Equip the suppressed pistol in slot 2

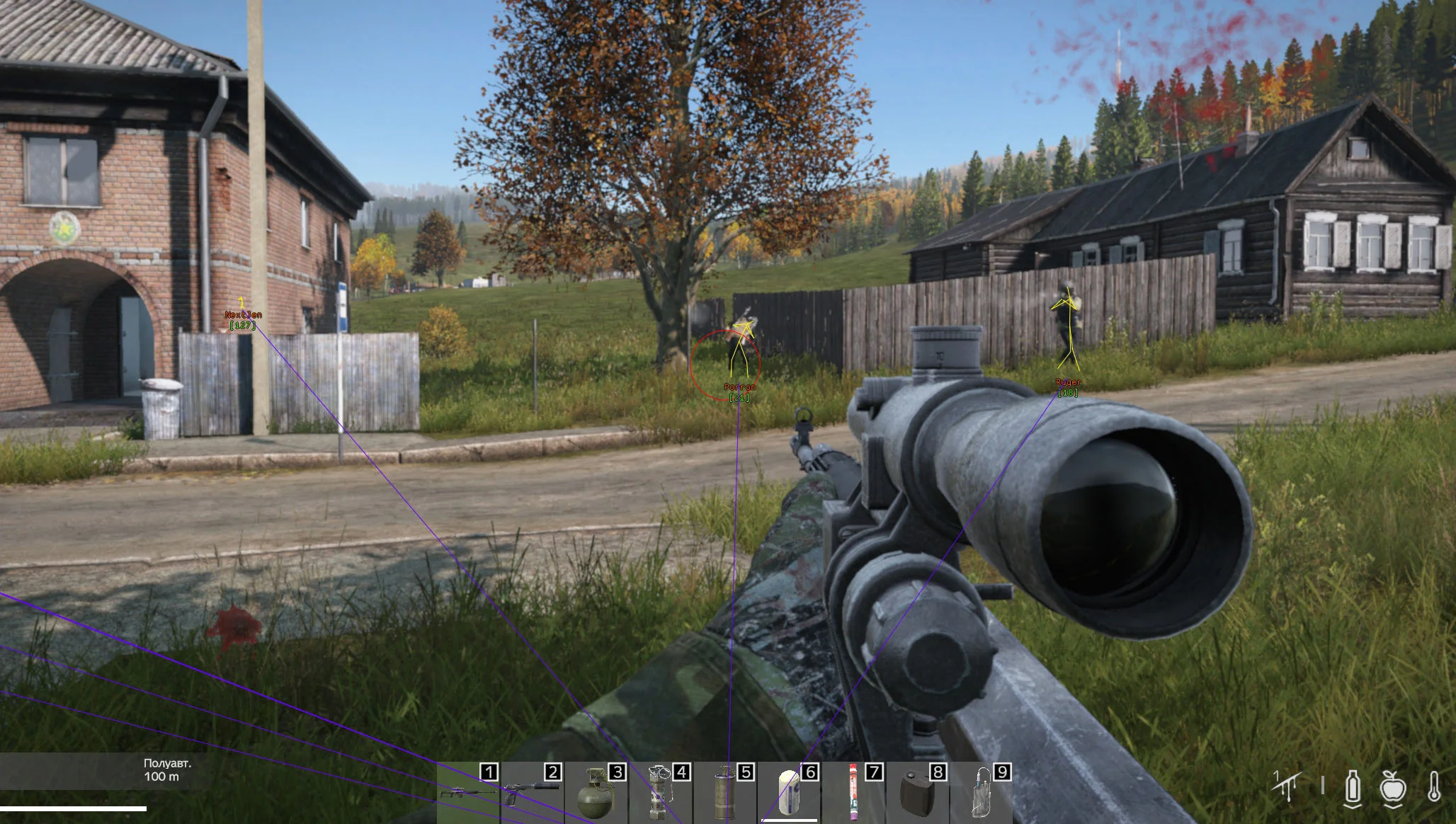[x=531, y=793]
